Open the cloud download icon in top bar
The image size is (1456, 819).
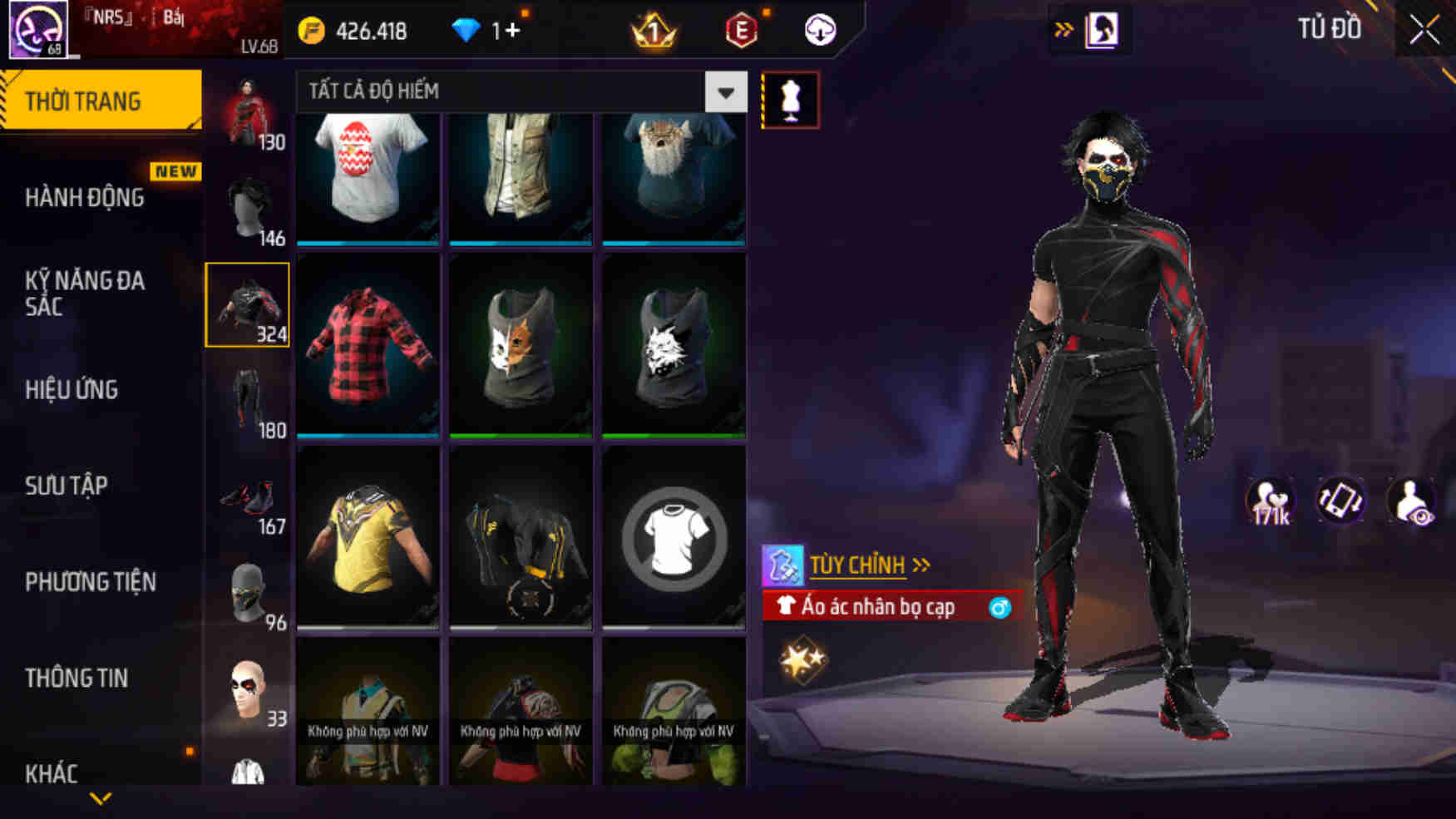click(x=818, y=32)
